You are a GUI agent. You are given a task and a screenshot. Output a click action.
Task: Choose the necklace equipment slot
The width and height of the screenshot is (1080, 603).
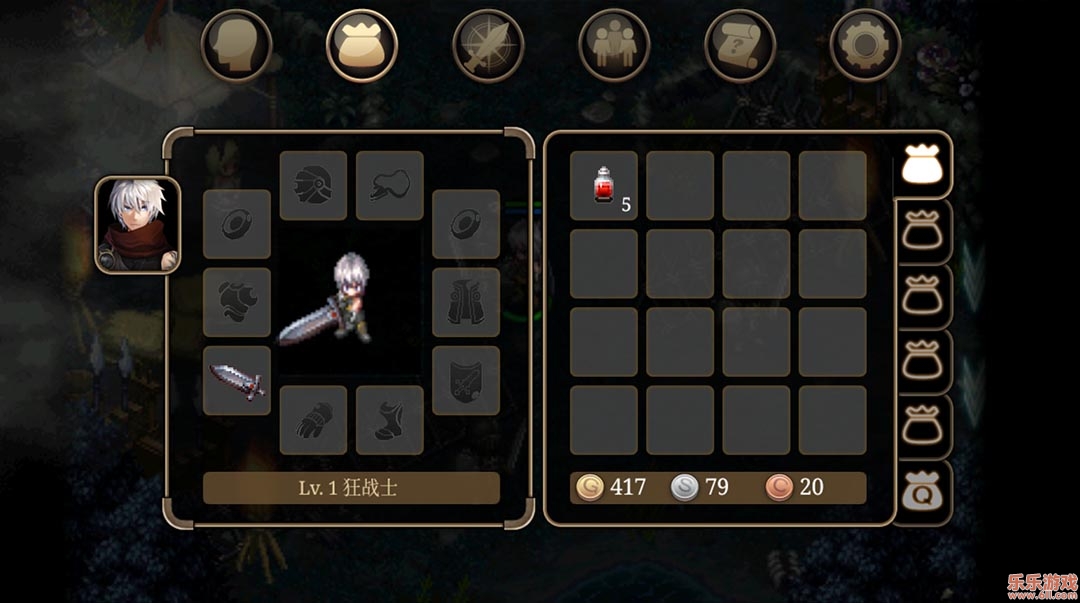click(x=390, y=185)
